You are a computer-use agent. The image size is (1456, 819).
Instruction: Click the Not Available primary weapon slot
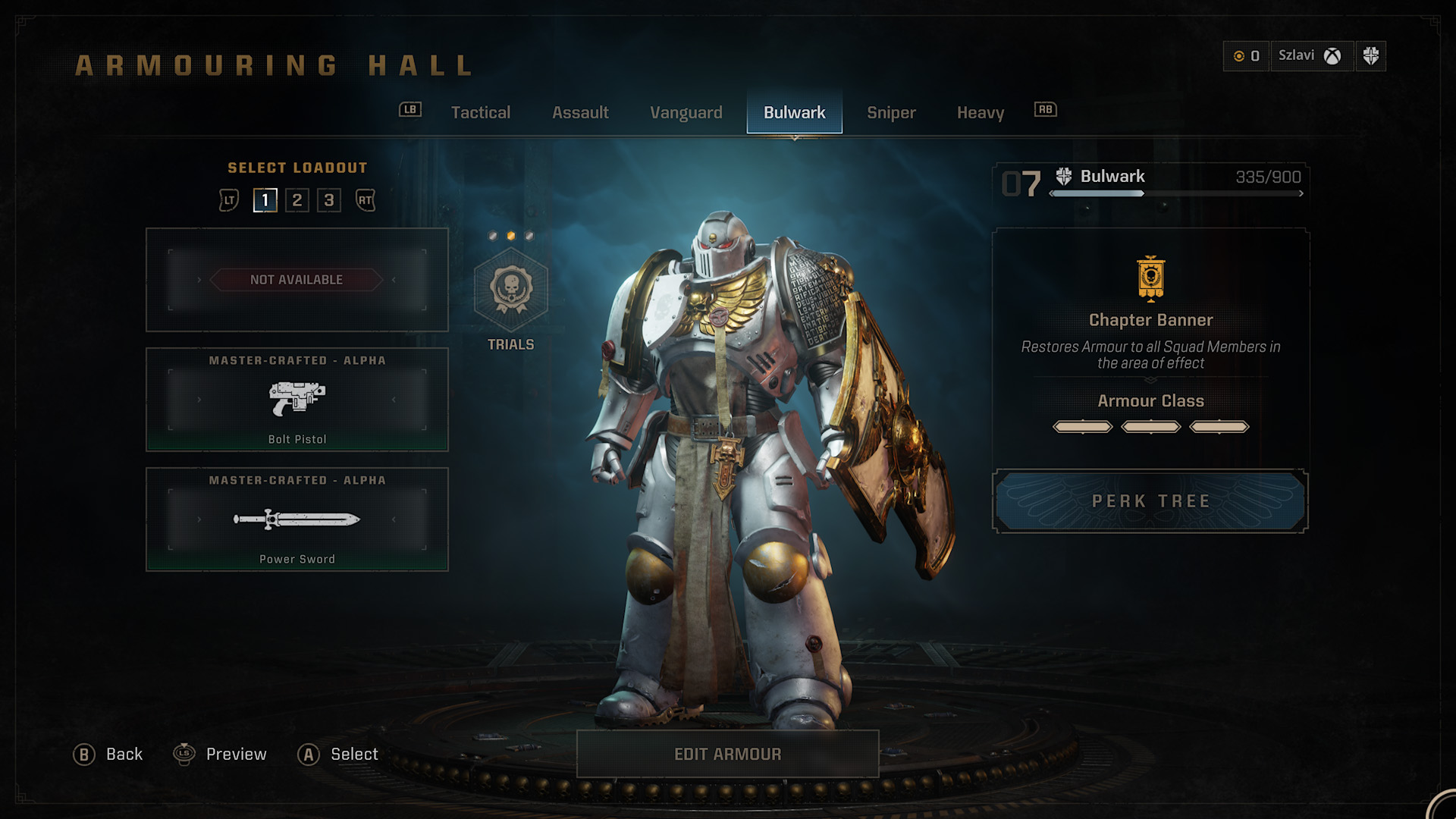pyautogui.click(x=297, y=280)
